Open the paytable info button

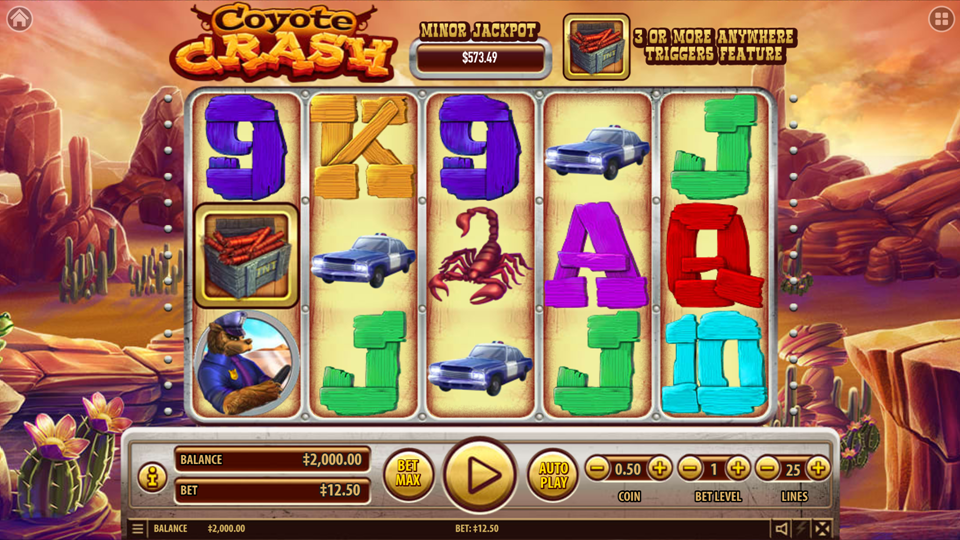coord(152,477)
